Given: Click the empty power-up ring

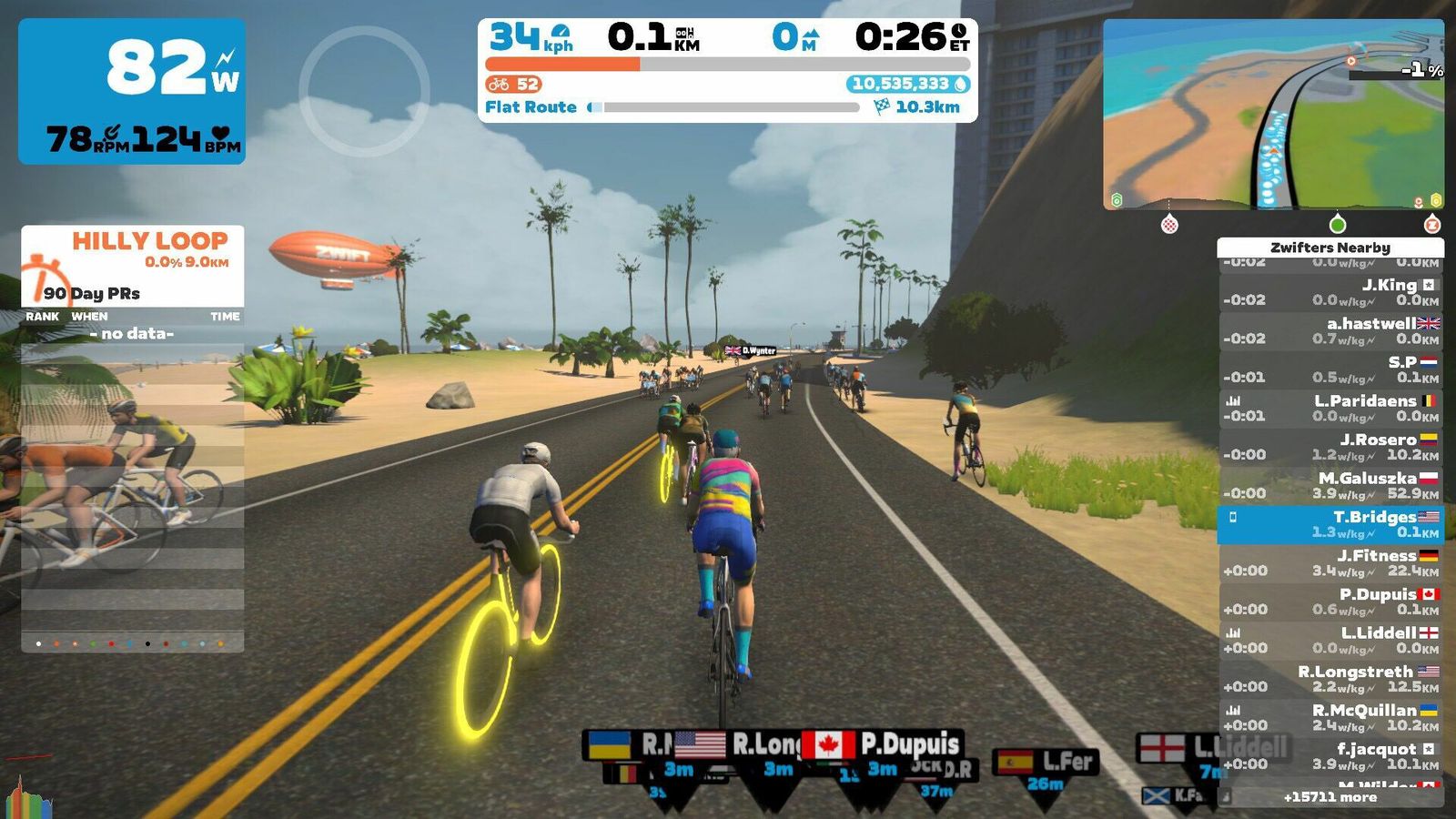Looking at the screenshot, I should coord(364,91).
